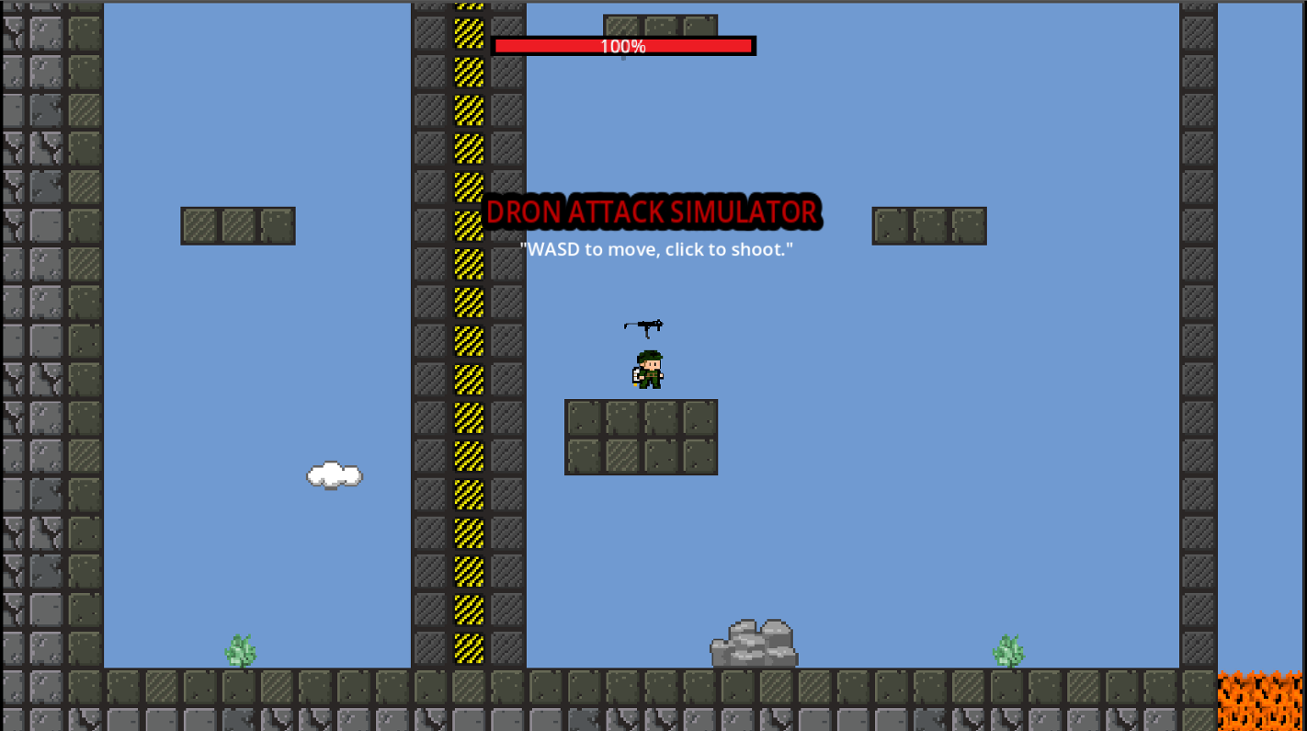Click the platform directly below the soldier

click(641, 437)
